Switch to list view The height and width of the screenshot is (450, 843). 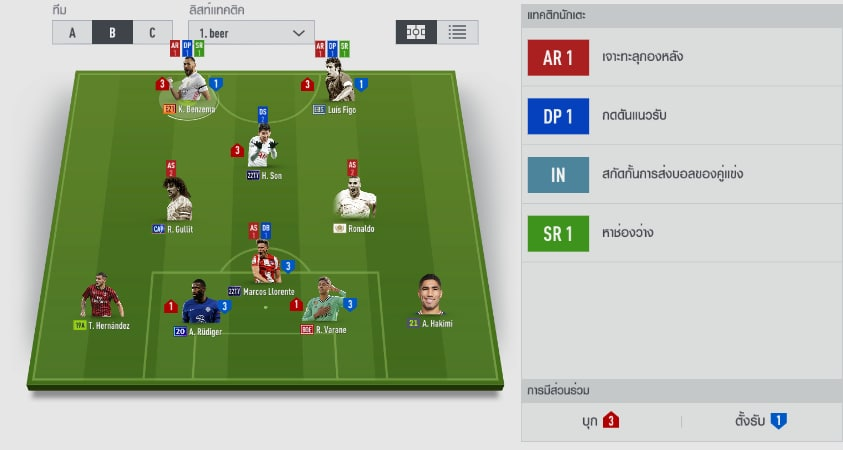[457, 32]
